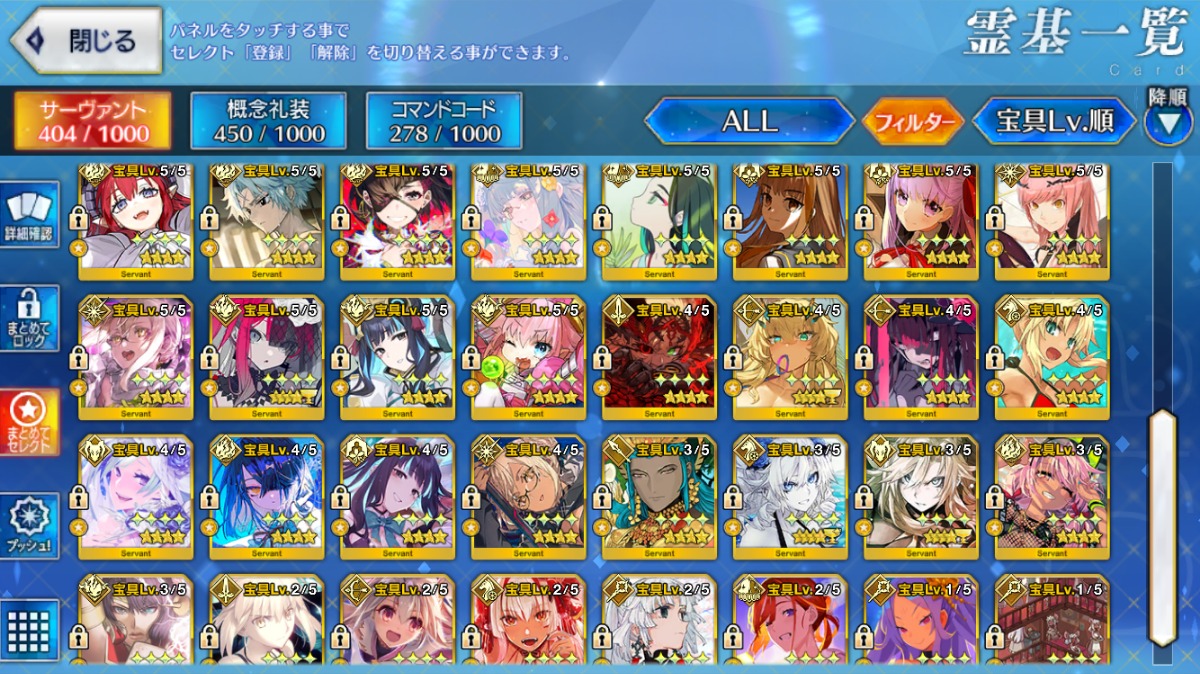The height and width of the screenshot is (674, 1200).
Task: Toggle the 降順 descending arrow
Action: tap(1167, 120)
